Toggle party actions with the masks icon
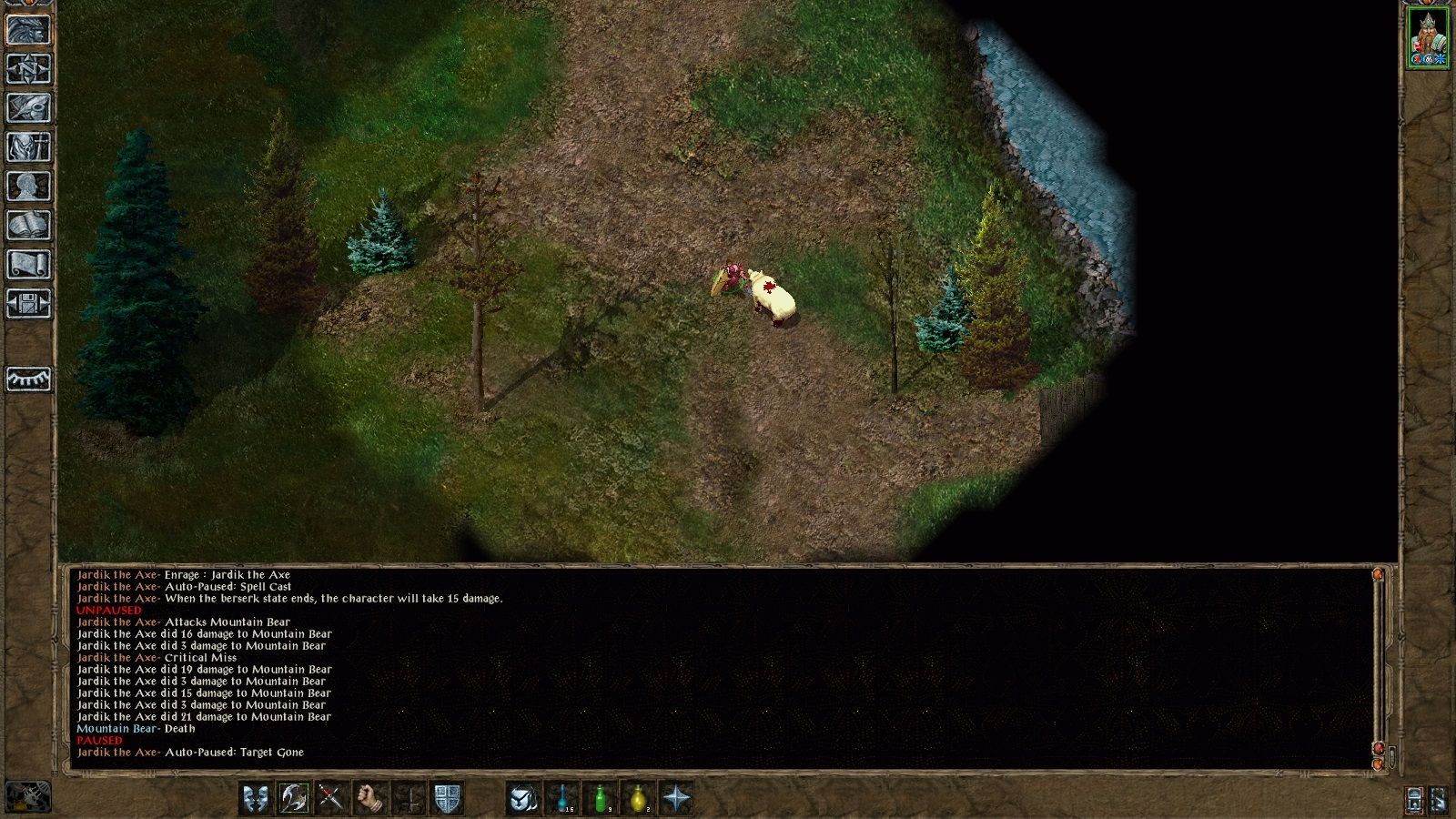This screenshot has width=1456, height=819. (256, 797)
